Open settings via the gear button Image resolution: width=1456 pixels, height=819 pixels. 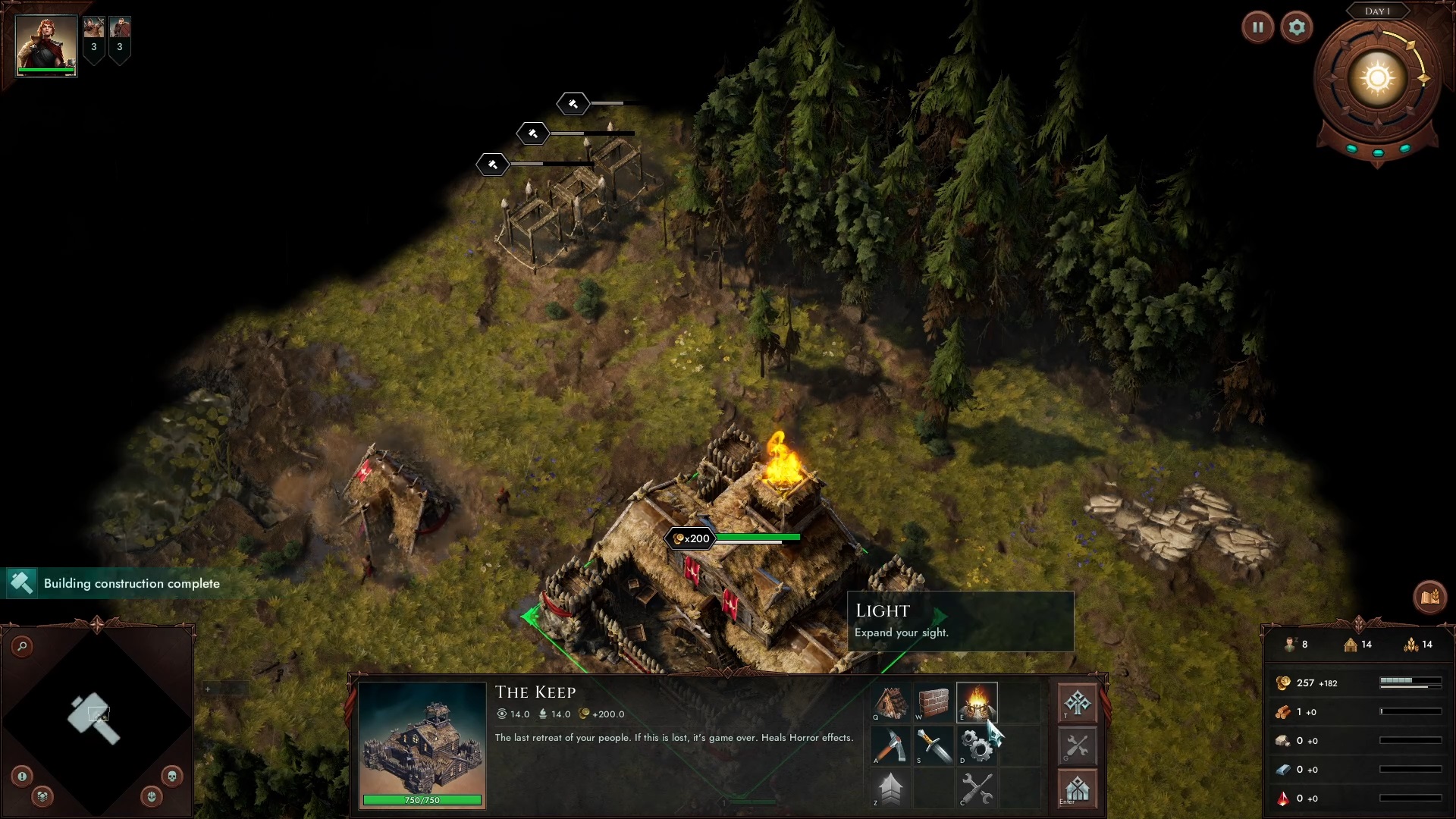pos(1297,28)
